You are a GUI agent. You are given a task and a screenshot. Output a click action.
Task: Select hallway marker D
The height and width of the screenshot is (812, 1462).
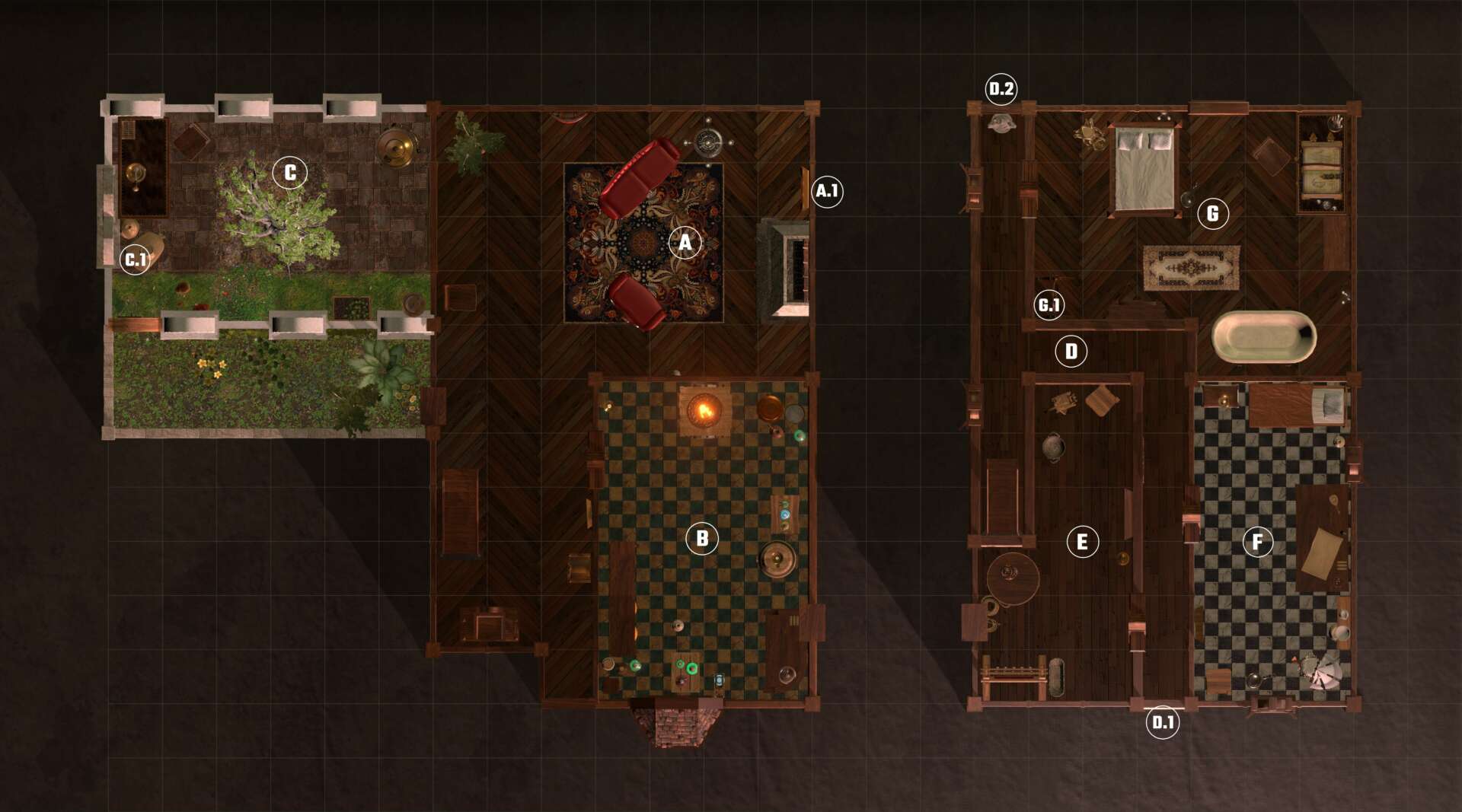coord(1071,352)
